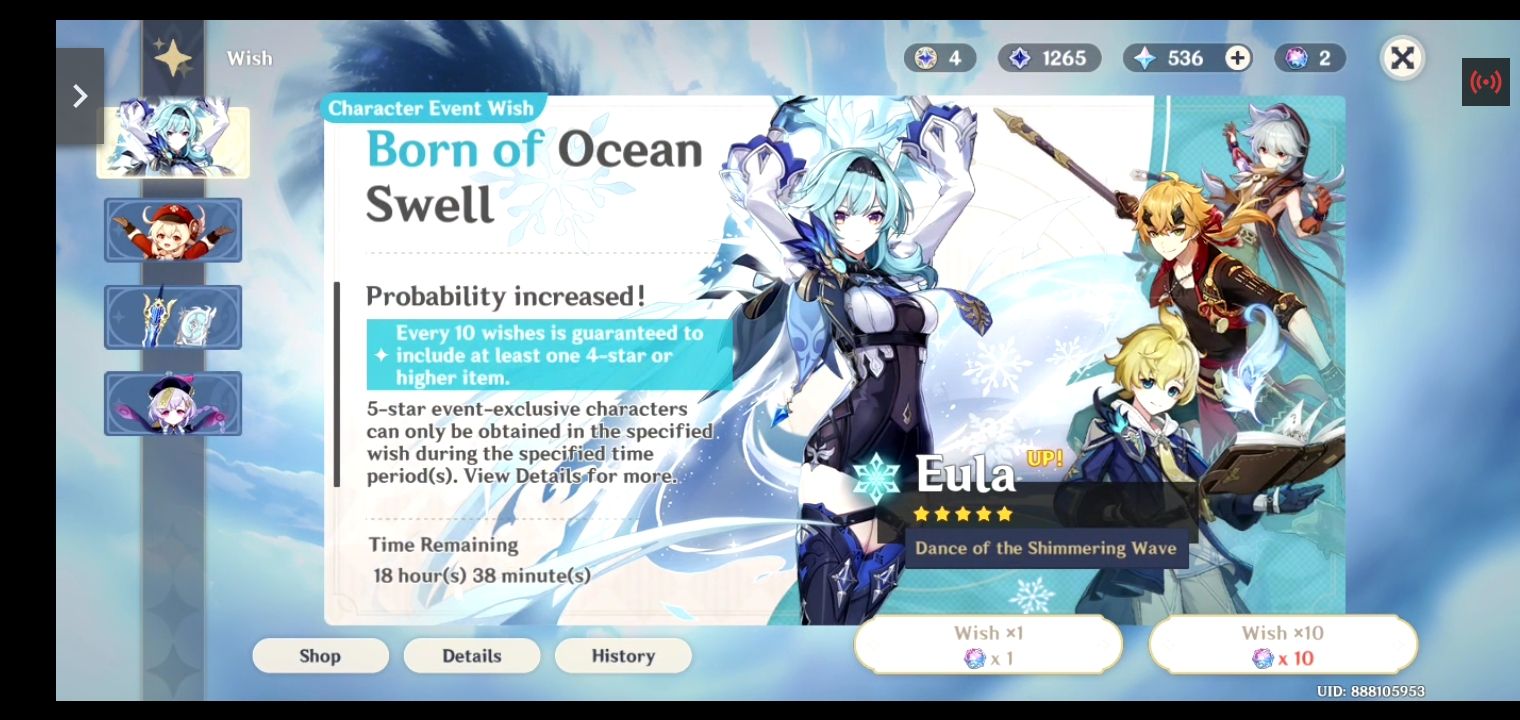1520x720 pixels.
Task: Open the Masterless Starglitter counter
Action: coord(939,58)
